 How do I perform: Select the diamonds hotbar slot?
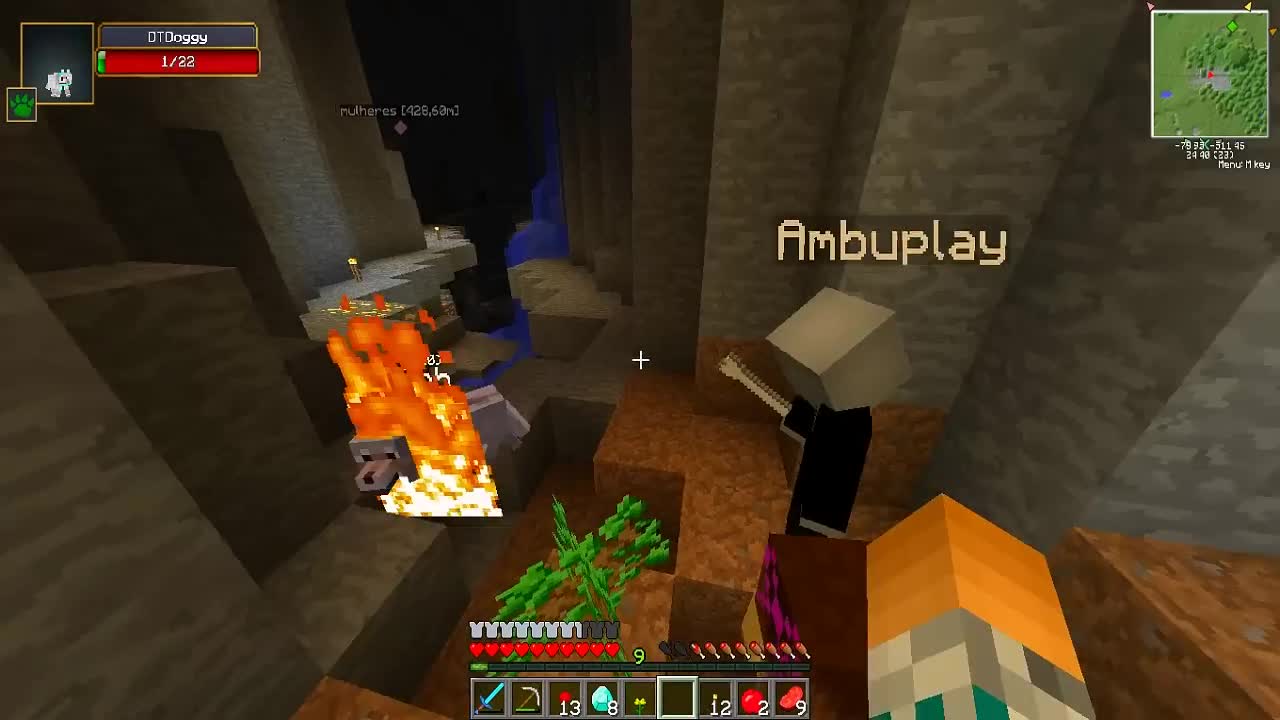click(x=602, y=700)
